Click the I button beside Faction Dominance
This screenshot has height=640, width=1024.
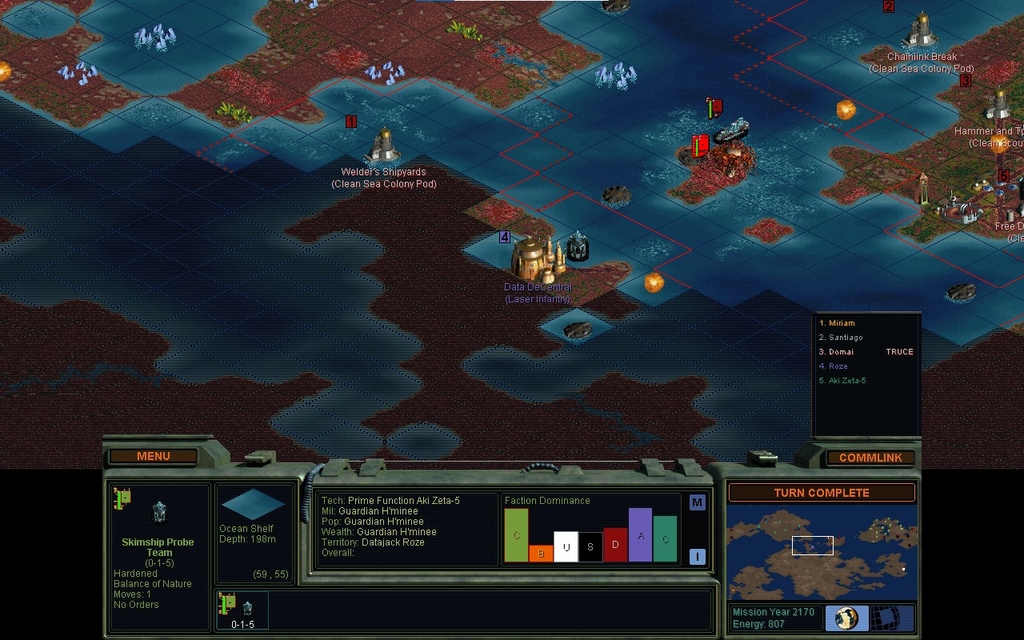coord(697,557)
